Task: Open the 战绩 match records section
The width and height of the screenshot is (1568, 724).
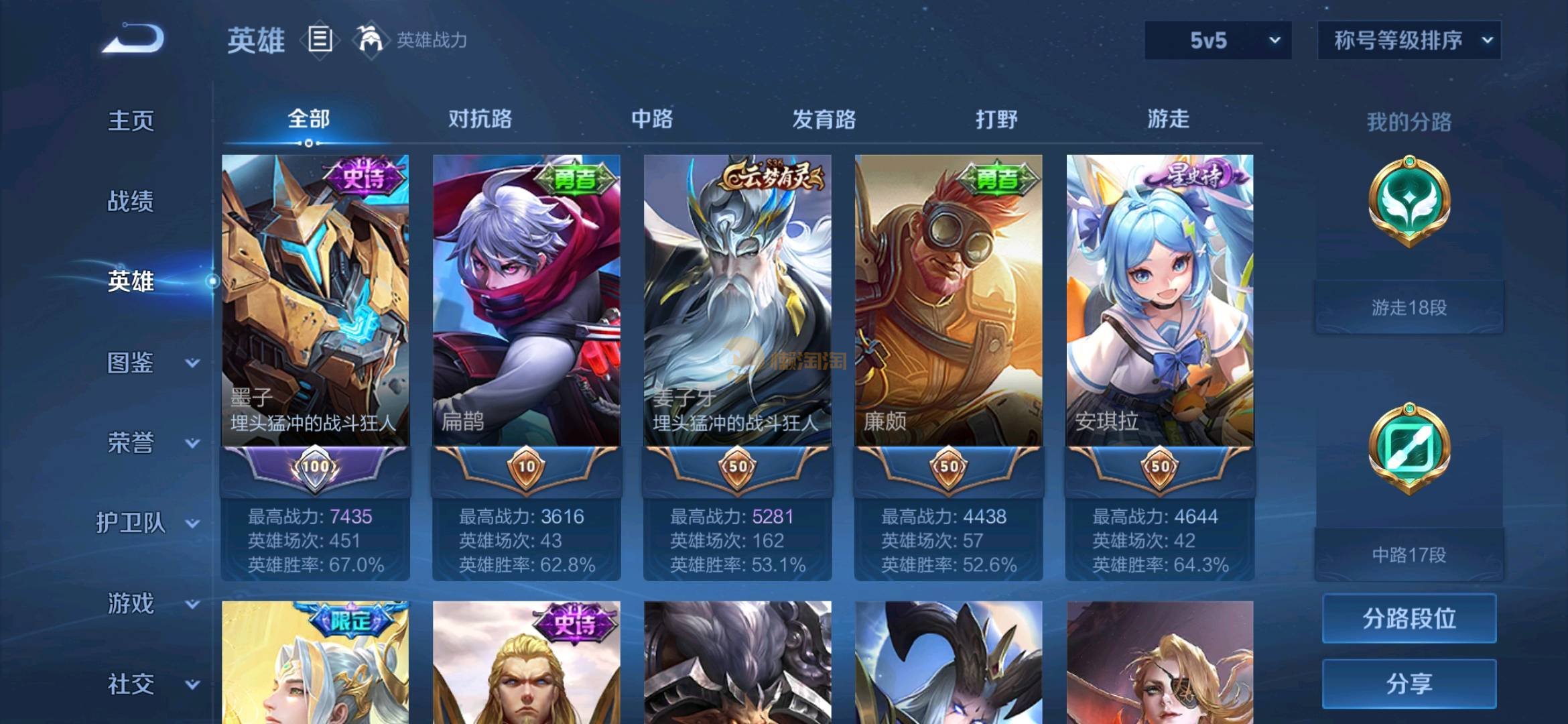Action: (131, 201)
